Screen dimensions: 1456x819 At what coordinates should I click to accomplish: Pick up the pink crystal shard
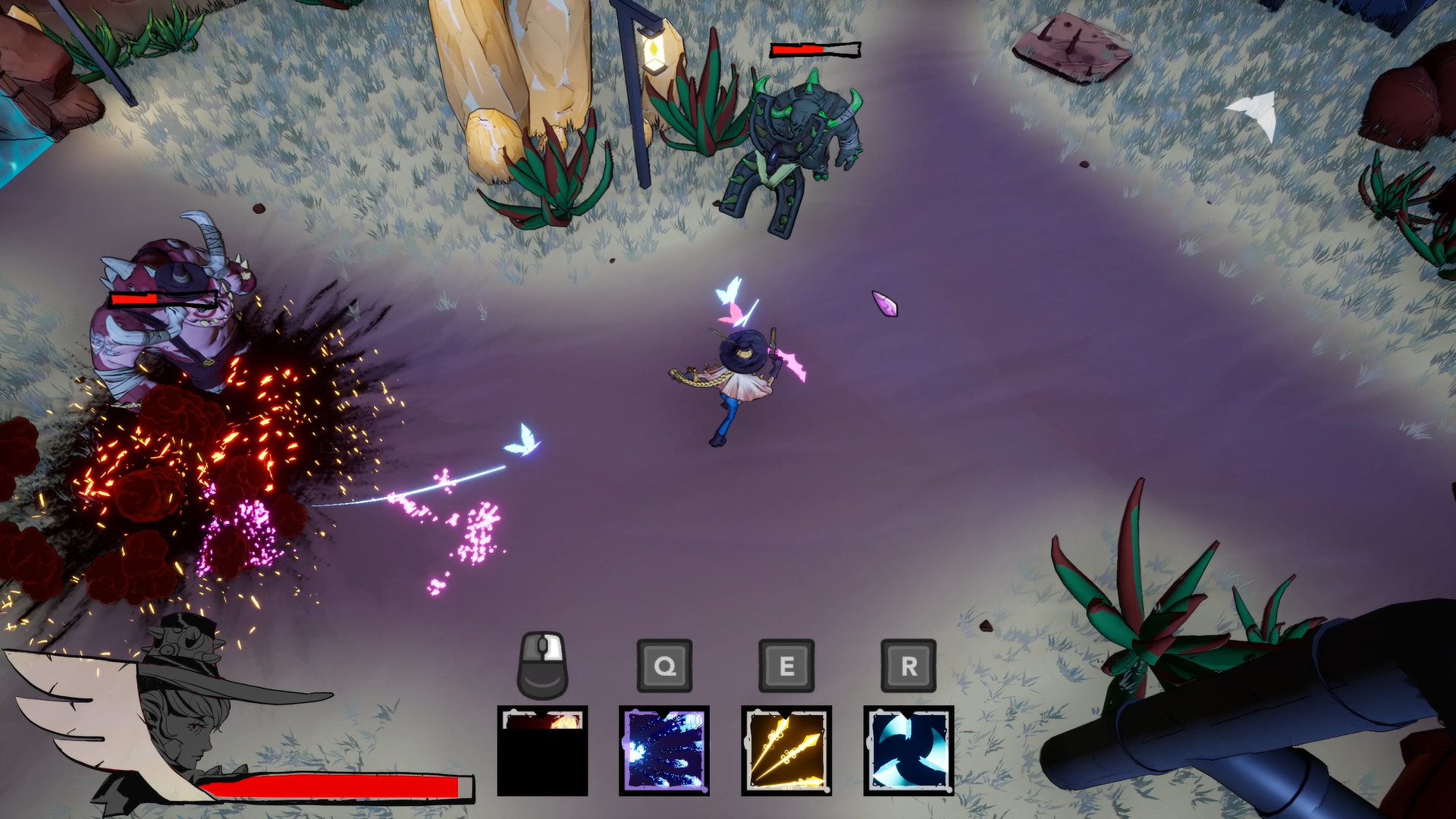pyautogui.click(x=883, y=302)
